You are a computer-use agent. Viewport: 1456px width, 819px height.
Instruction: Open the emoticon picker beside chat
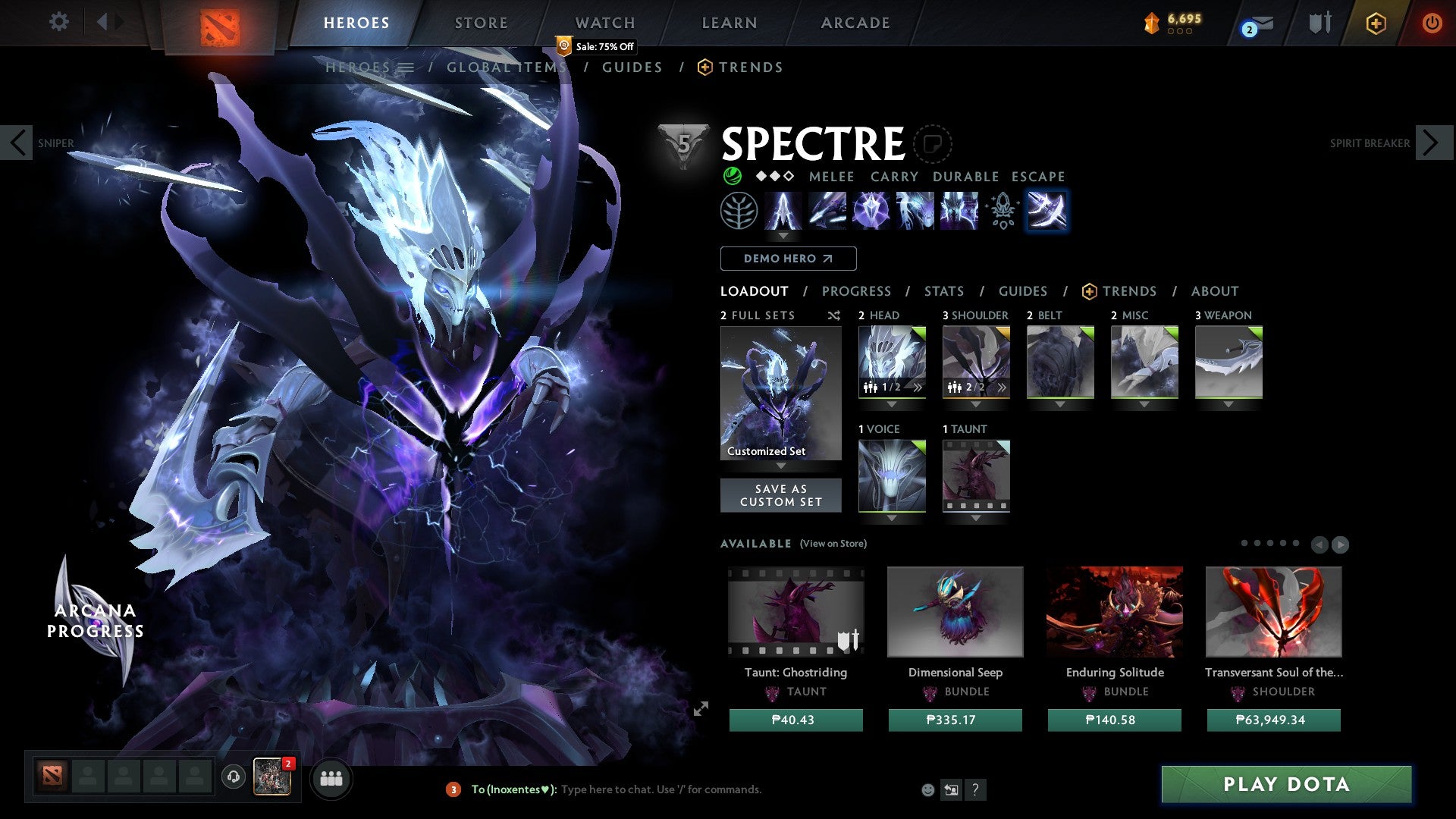point(928,789)
